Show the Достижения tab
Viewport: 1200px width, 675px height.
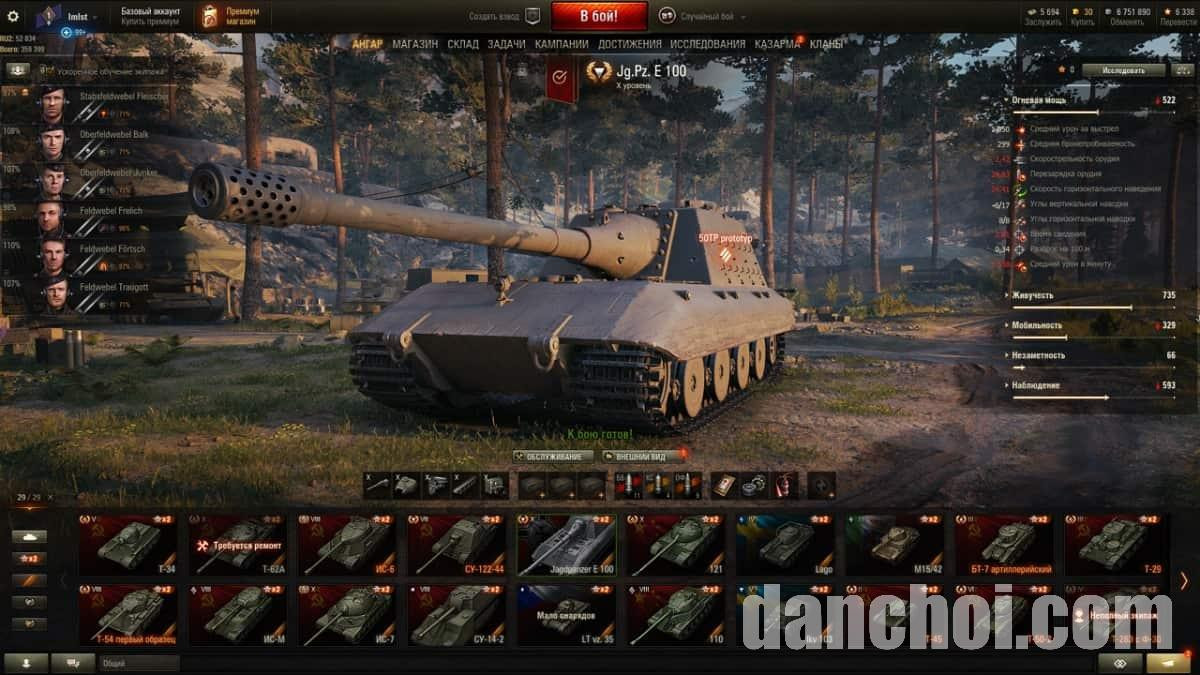630,44
